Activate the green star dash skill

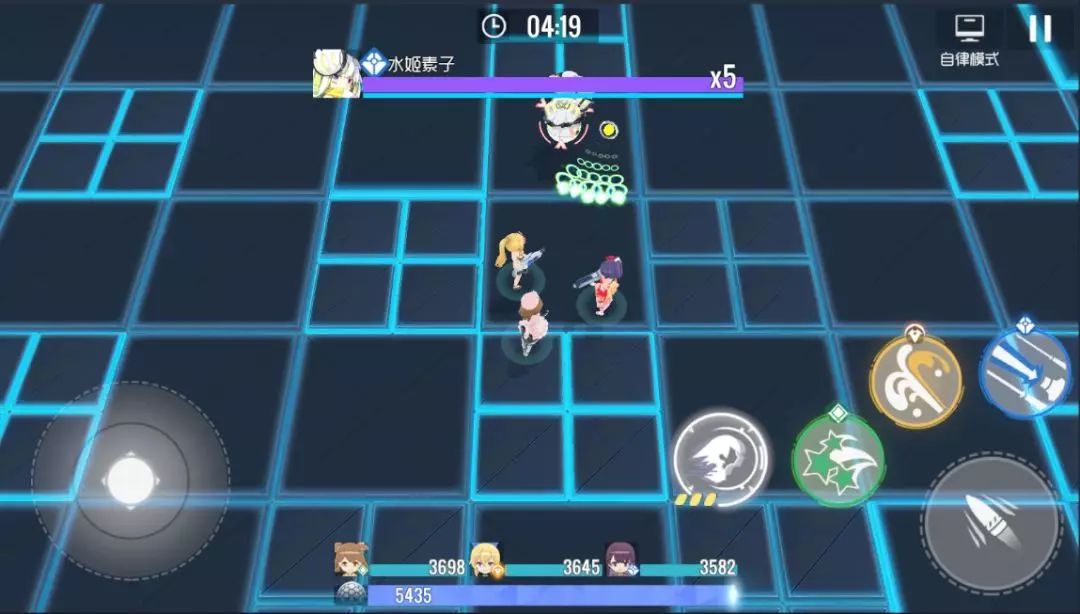(838, 459)
